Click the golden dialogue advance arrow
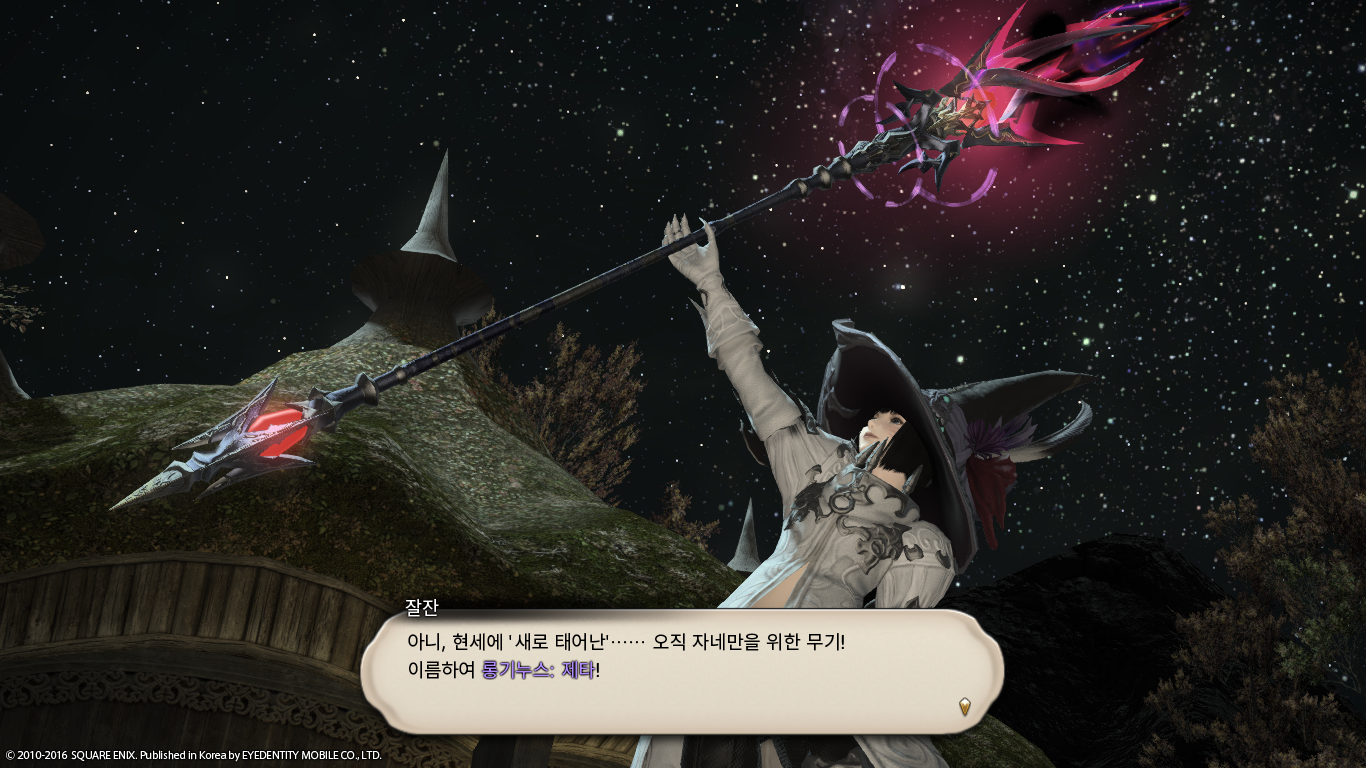Image resolution: width=1366 pixels, height=768 pixels. pos(965,705)
